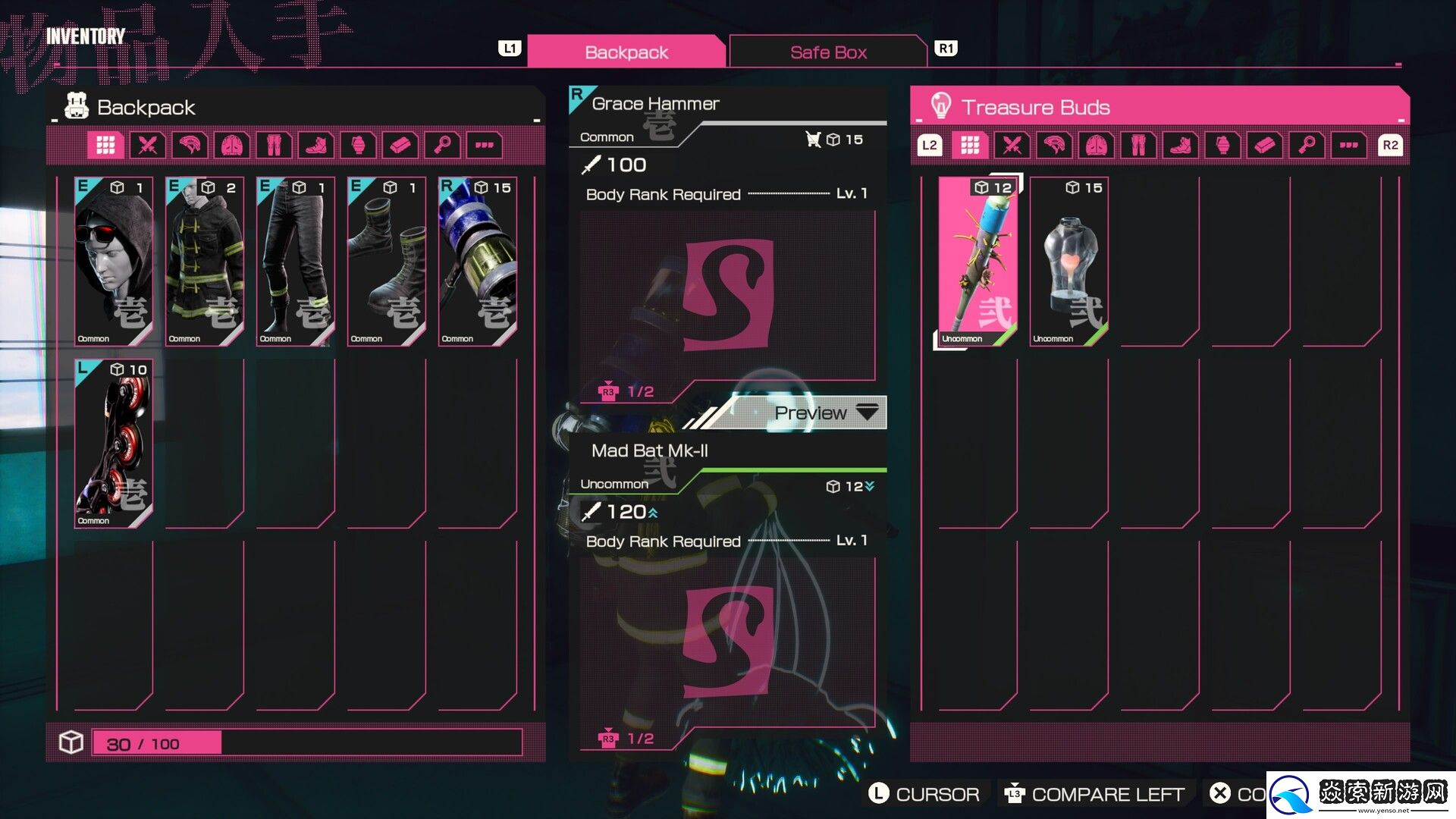Select the black pants item slot
1456x819 pixels.
(x=296, y=262)
